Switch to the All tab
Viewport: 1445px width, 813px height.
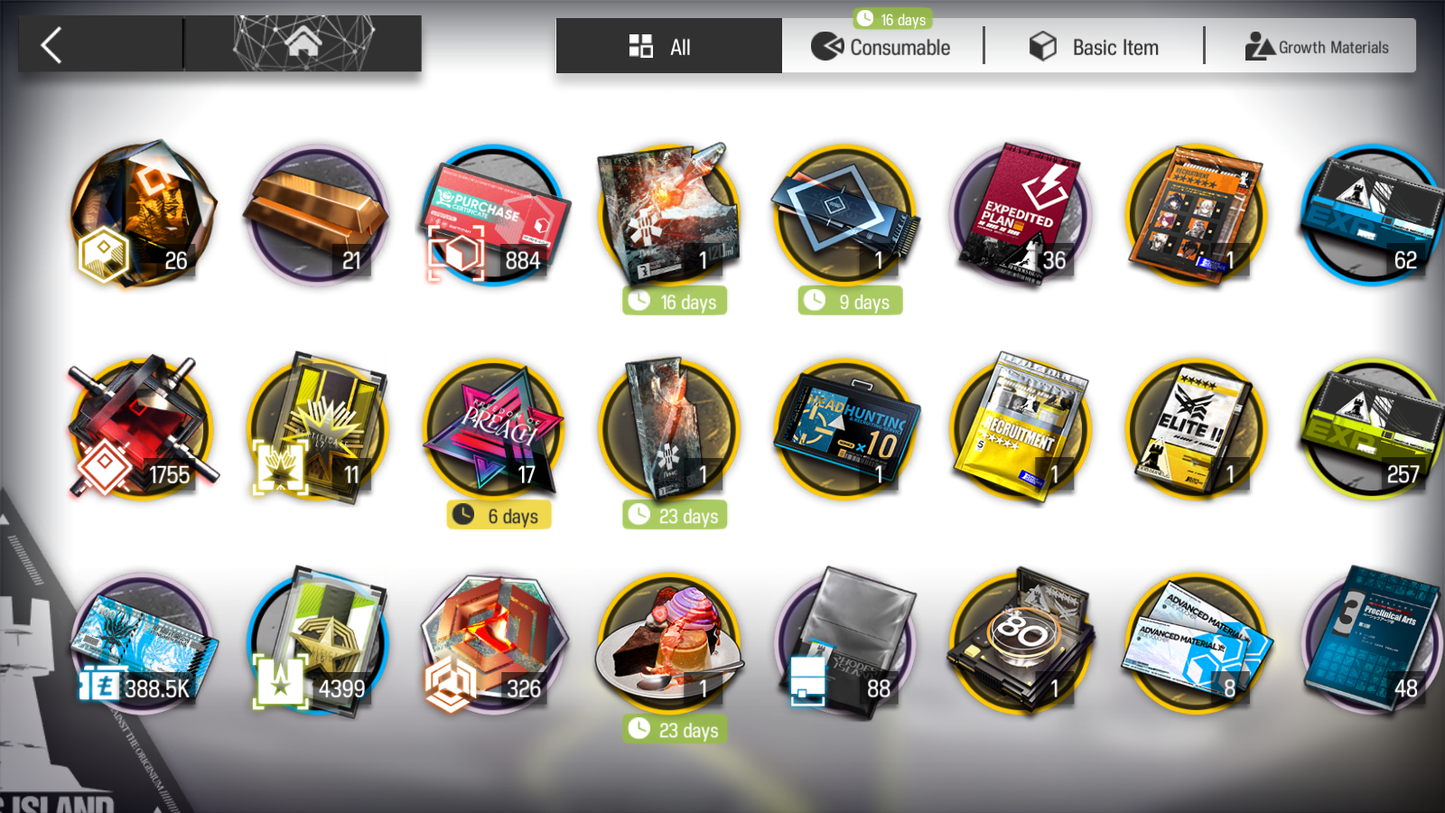coord(668,47)
